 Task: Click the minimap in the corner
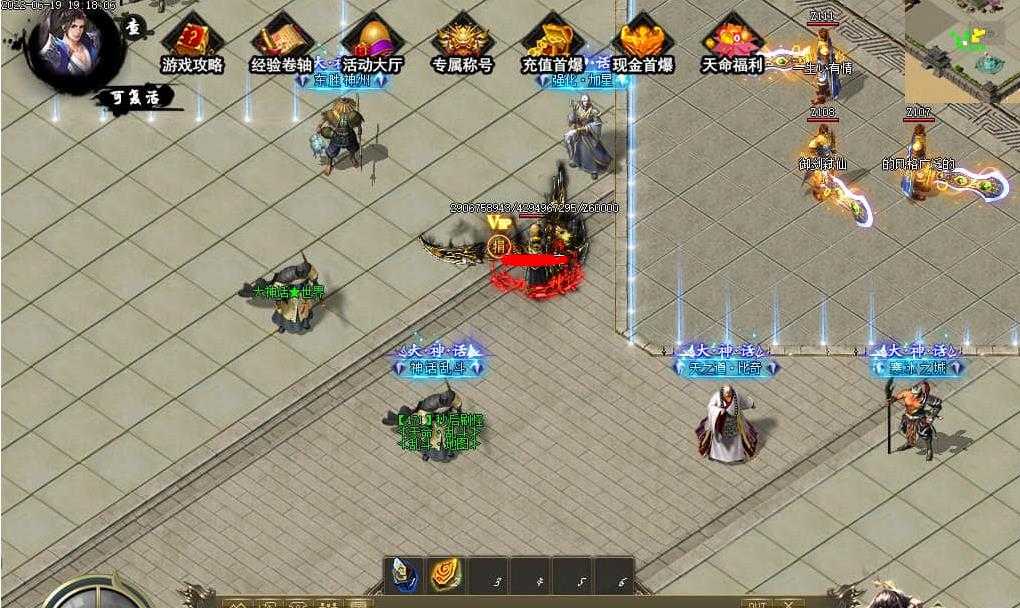[961, 50]
